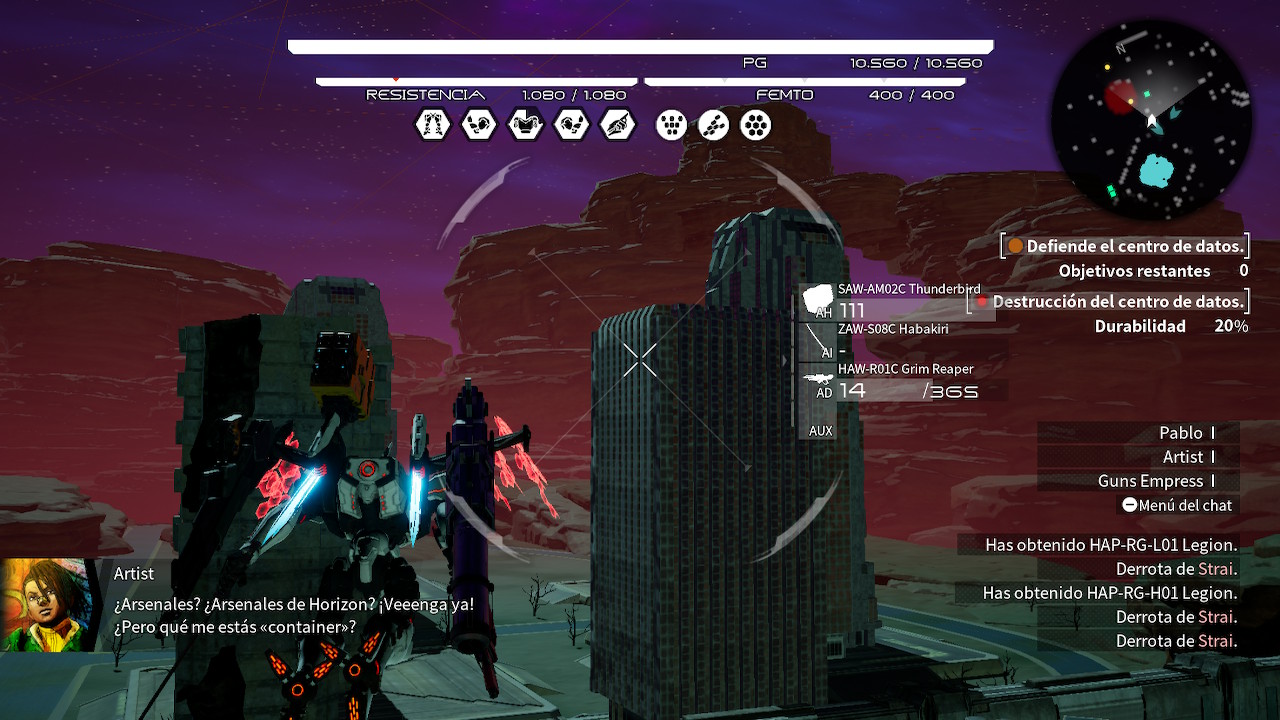Select player Pablo in the squad list
Viewport: 1280px width, 720px height.
[1181, 433]
